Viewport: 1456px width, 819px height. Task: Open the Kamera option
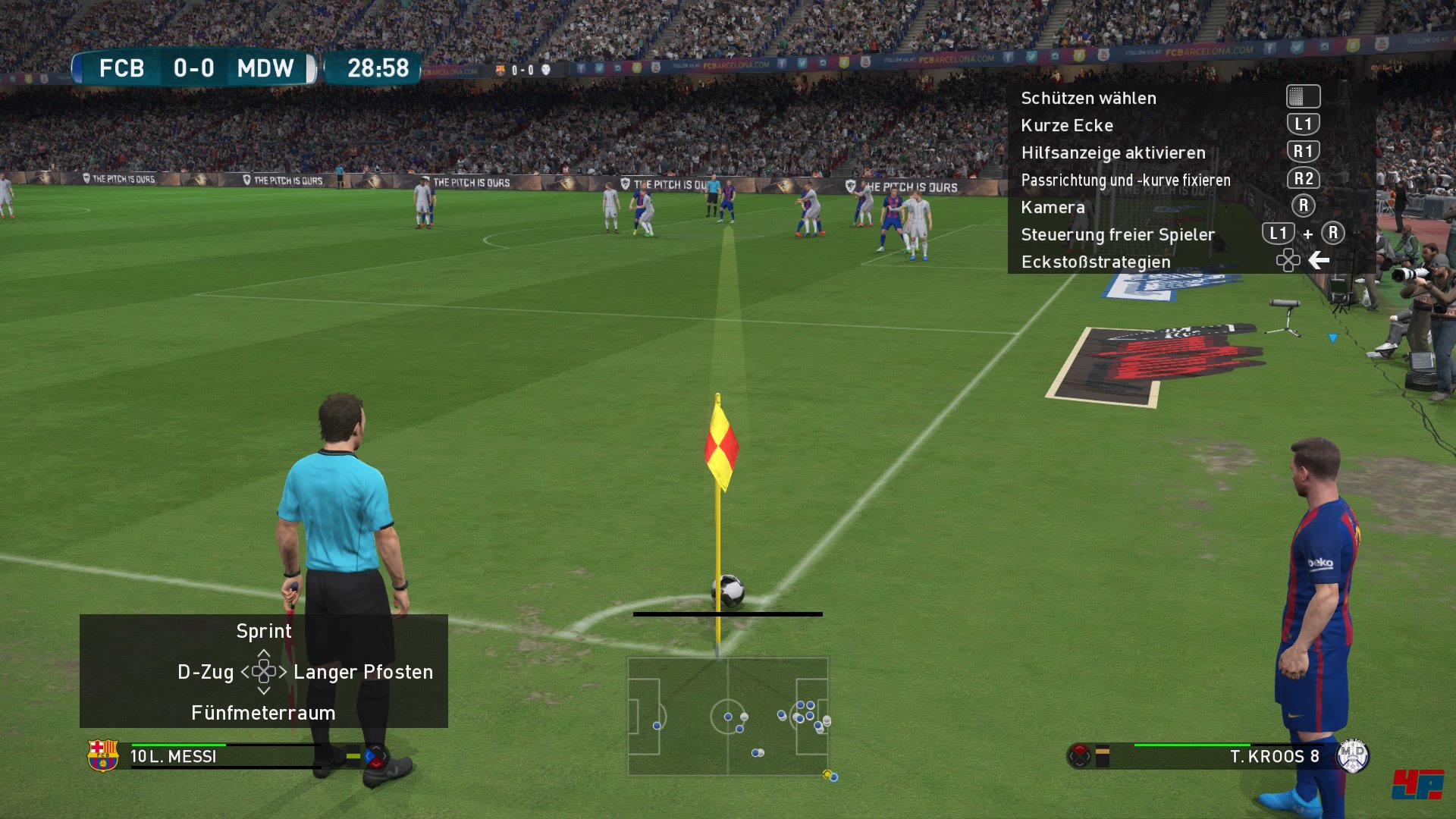[x=1053, y=207]
